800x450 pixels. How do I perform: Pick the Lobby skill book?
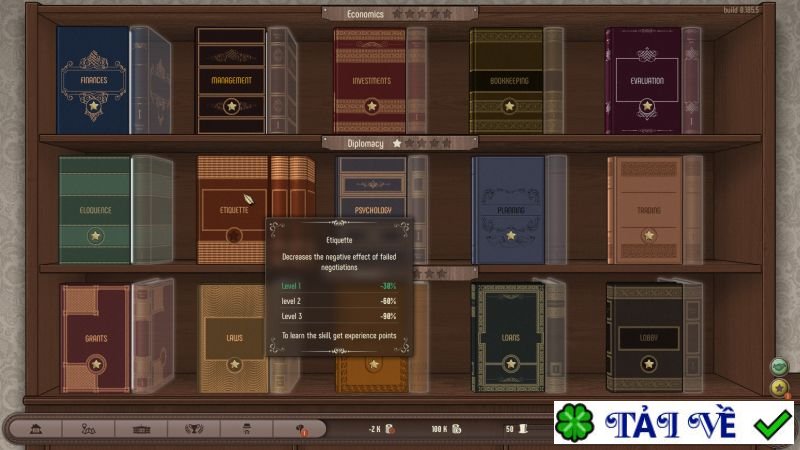pyautogui.click(x=646, y=339)
